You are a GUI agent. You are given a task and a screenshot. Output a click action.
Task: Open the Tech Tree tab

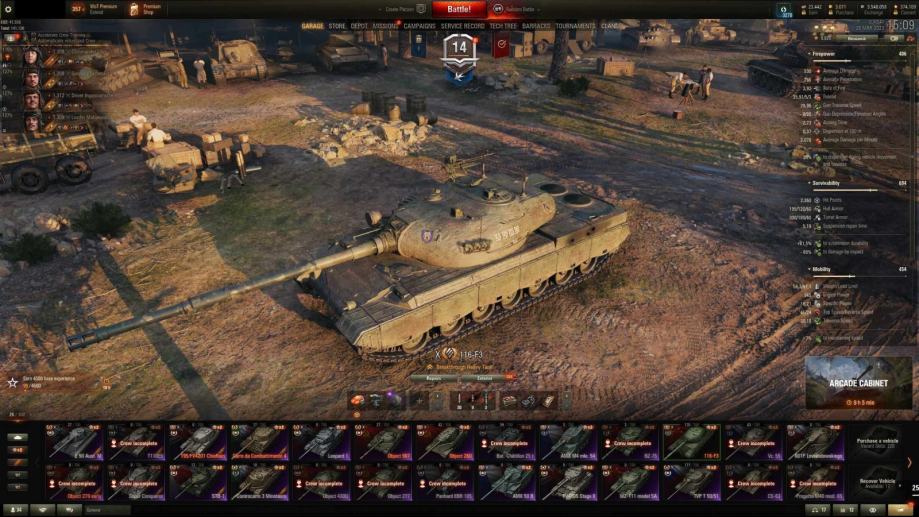pos(503,26)
